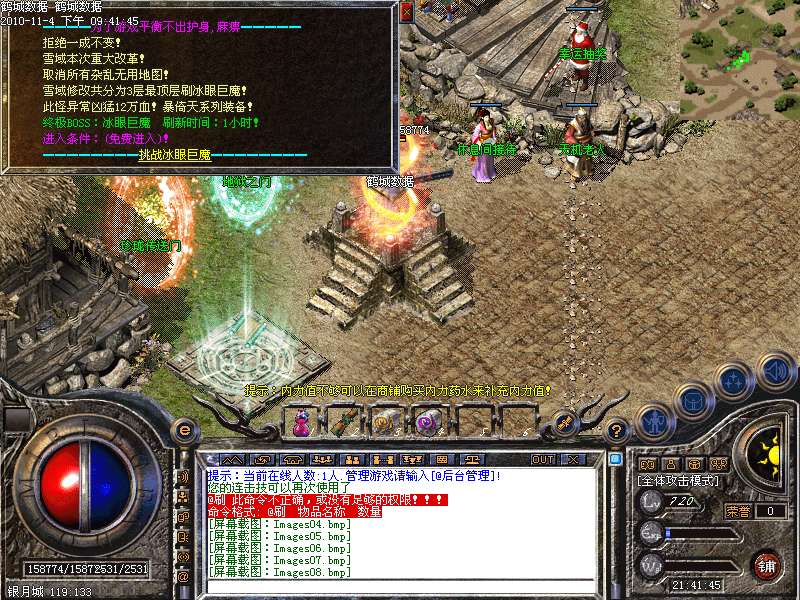The width and height of the screenshot is (800, 600).
Task: Open the skills round button with four sparkles
Action: 734,380
